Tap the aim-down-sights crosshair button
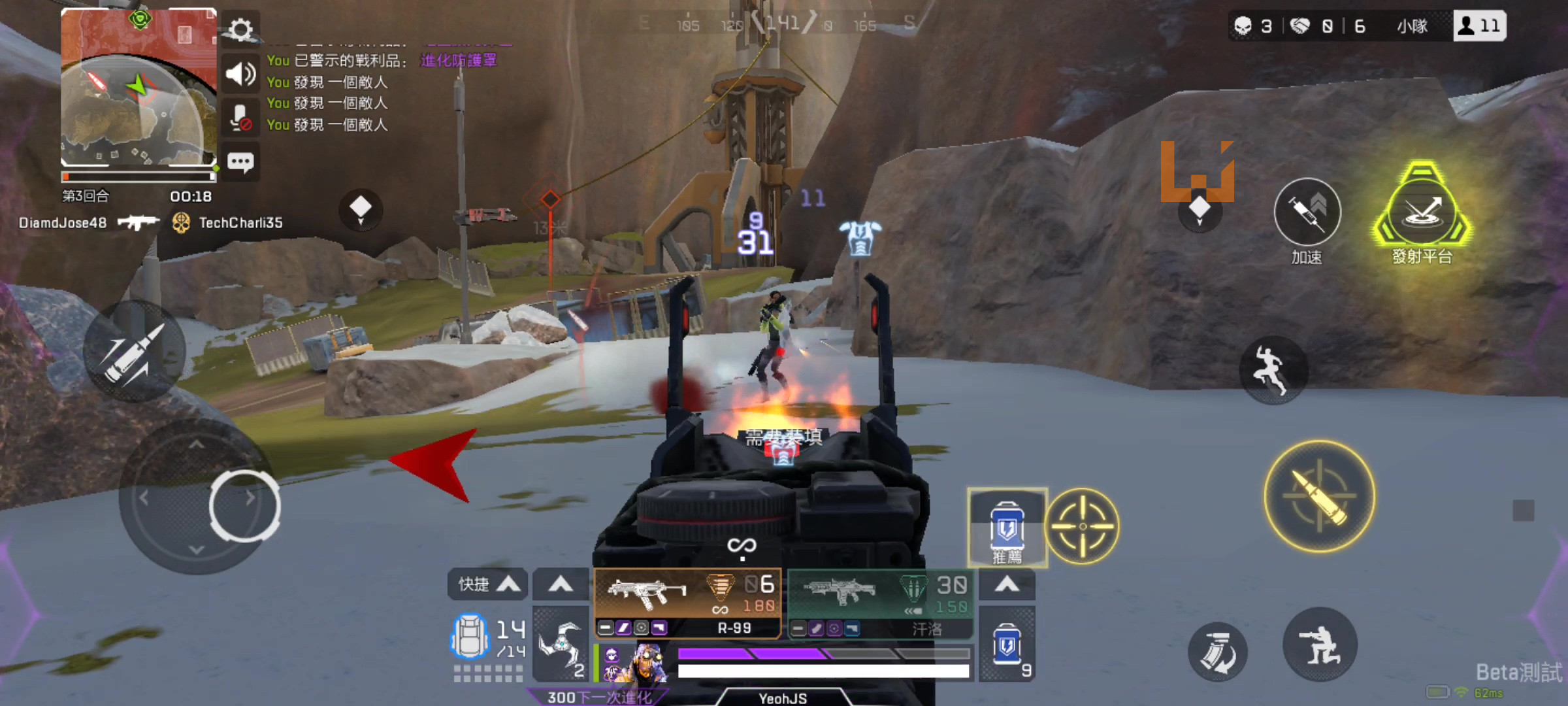 click(x=1082, y=526)
